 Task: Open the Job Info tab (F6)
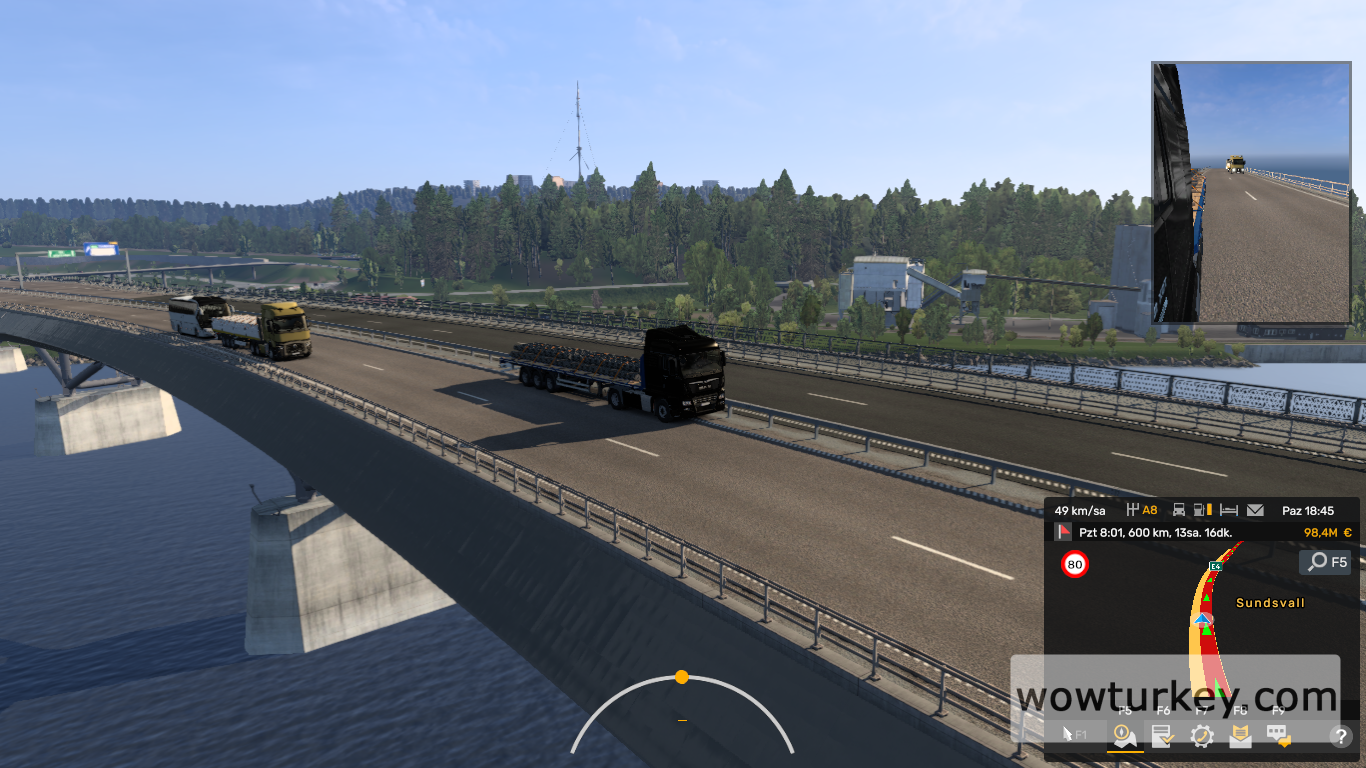[x=1162, y=736]
